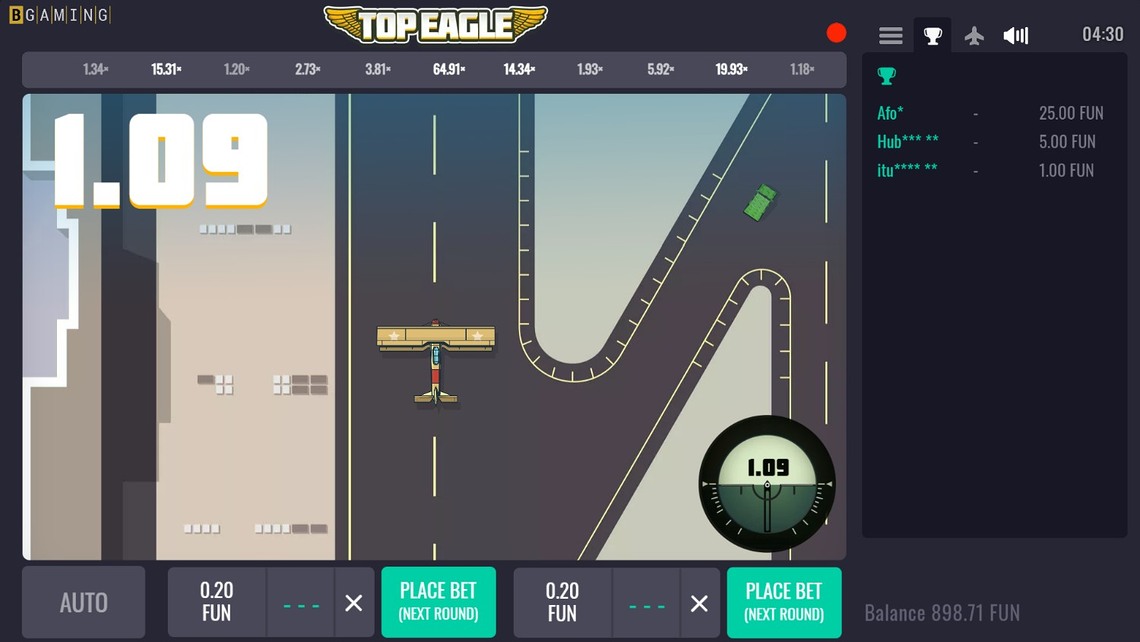Switch to the airplane tab
Image resolution: width=1140 pixels, height=642 pixels.
click(x=974, y=36)
